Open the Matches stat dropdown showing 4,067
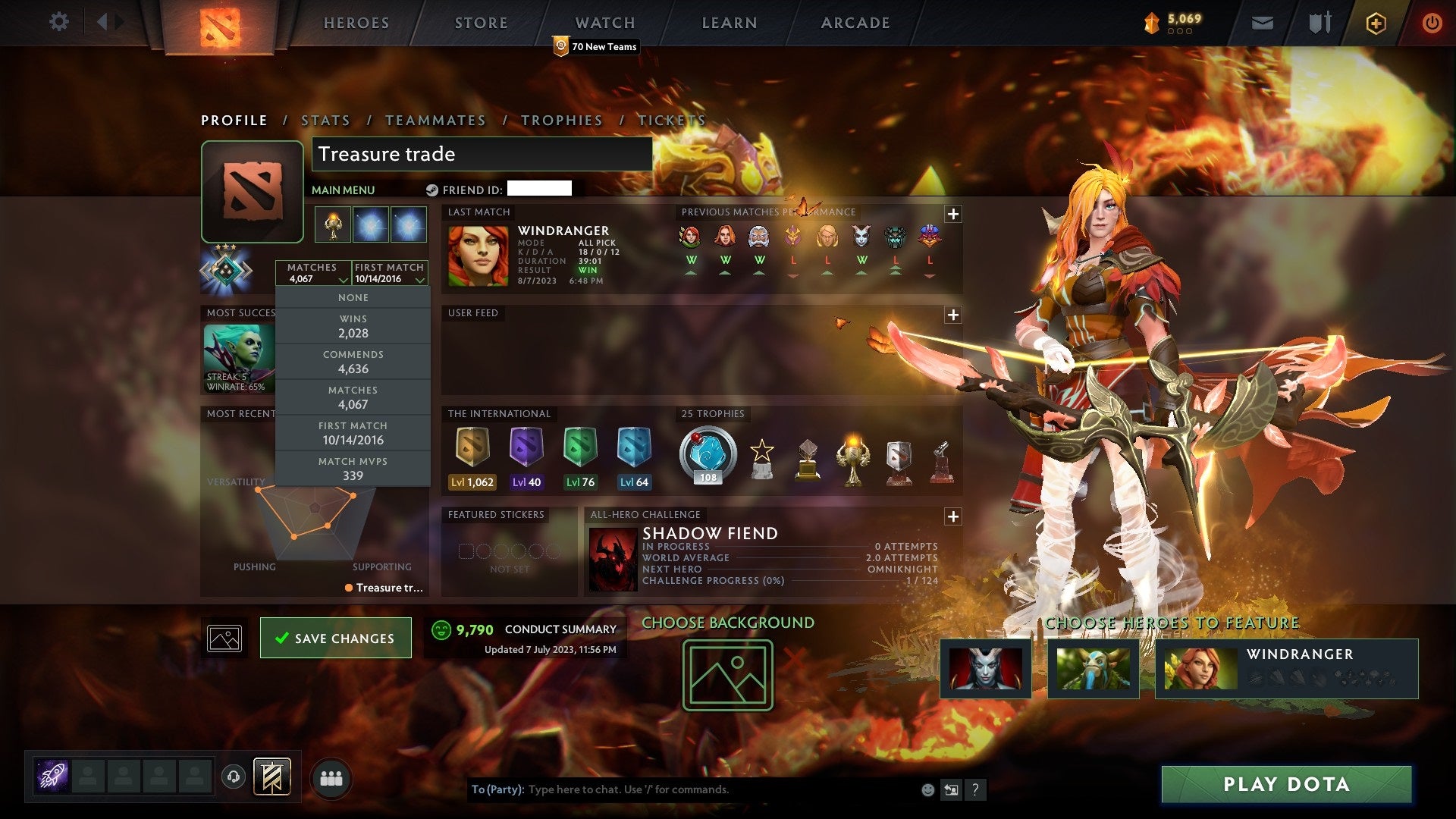This screenshot has width=1456, height=819. pyautogui.click(x=314, y=273)
